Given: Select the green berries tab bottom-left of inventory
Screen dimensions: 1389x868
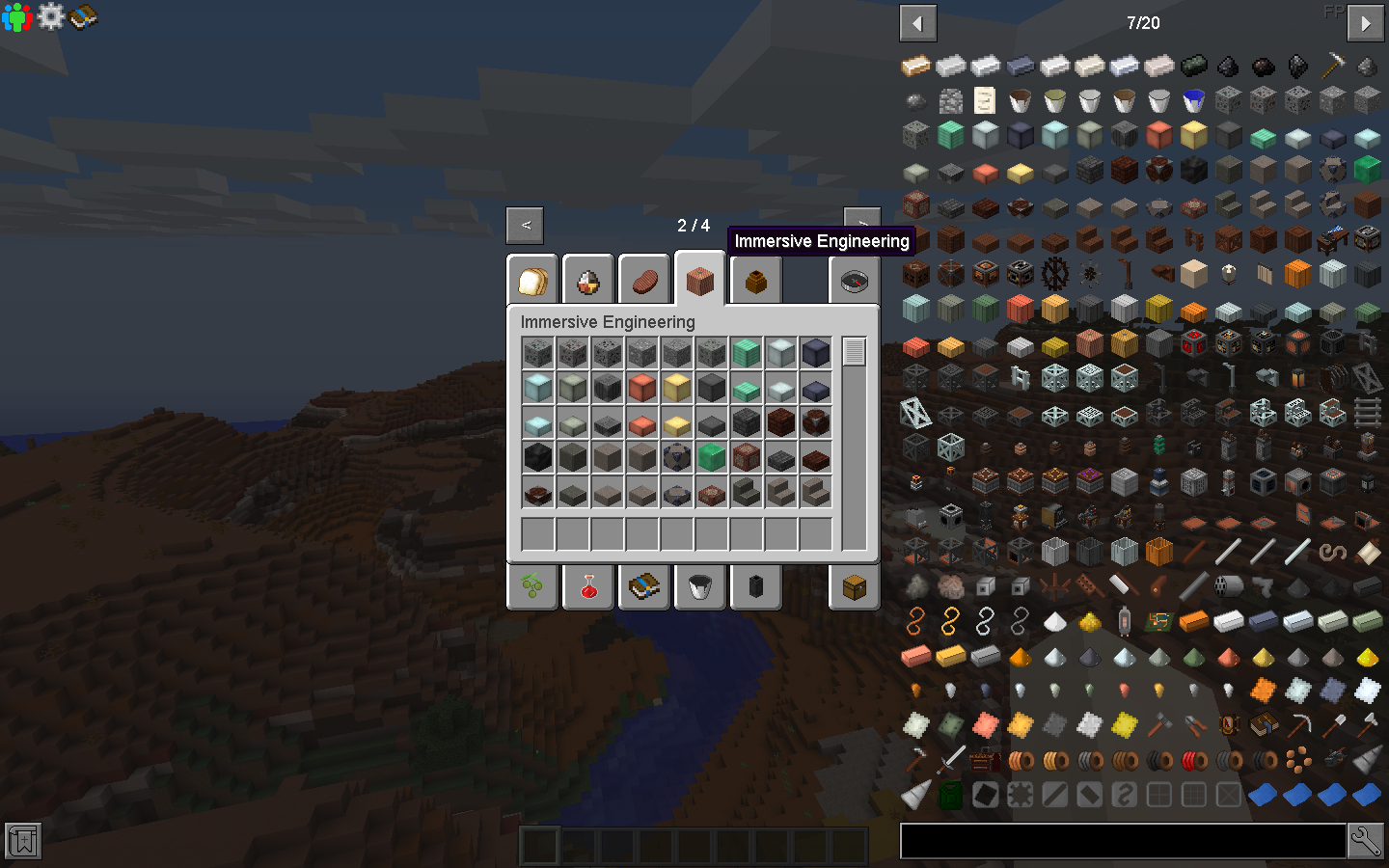Looking at the screenshot, I should coord(531,586).
